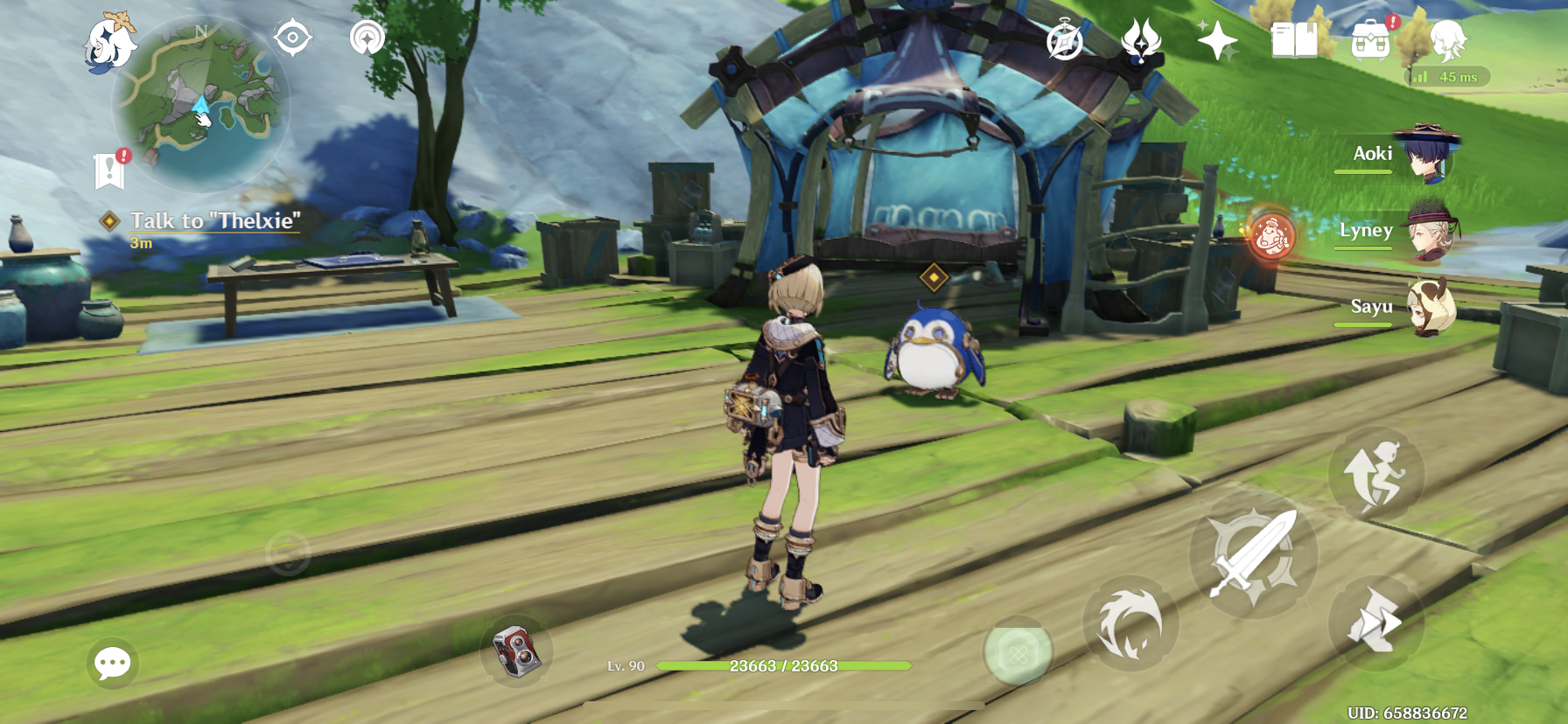Open the compass events icon

(1065, 41)
